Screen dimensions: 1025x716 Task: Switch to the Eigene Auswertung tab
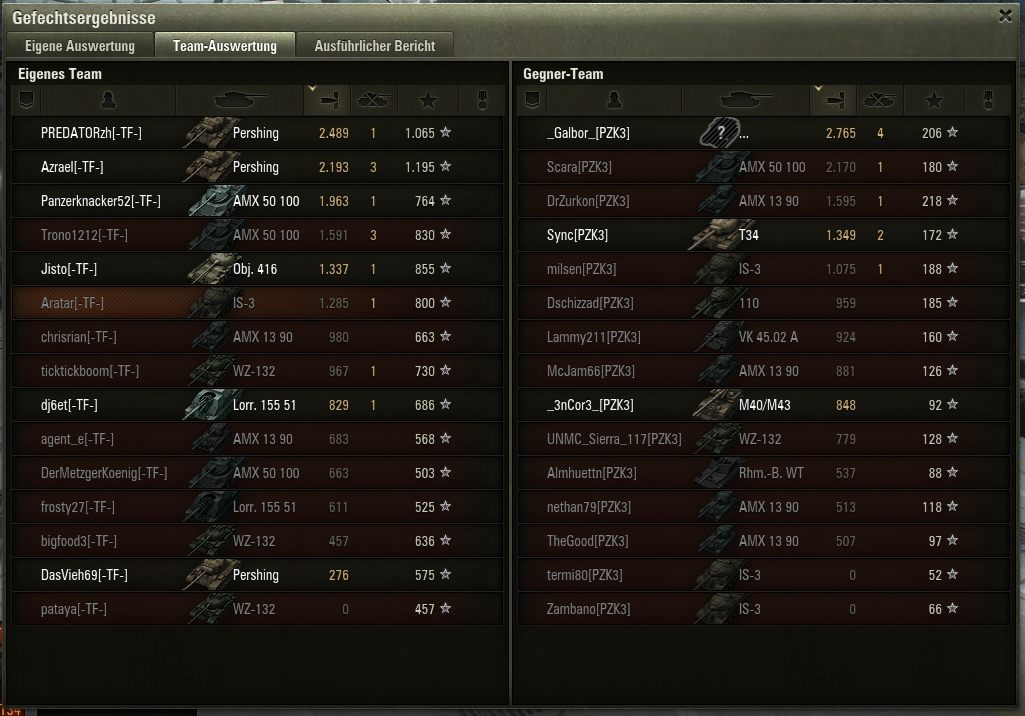pos(79,46)
